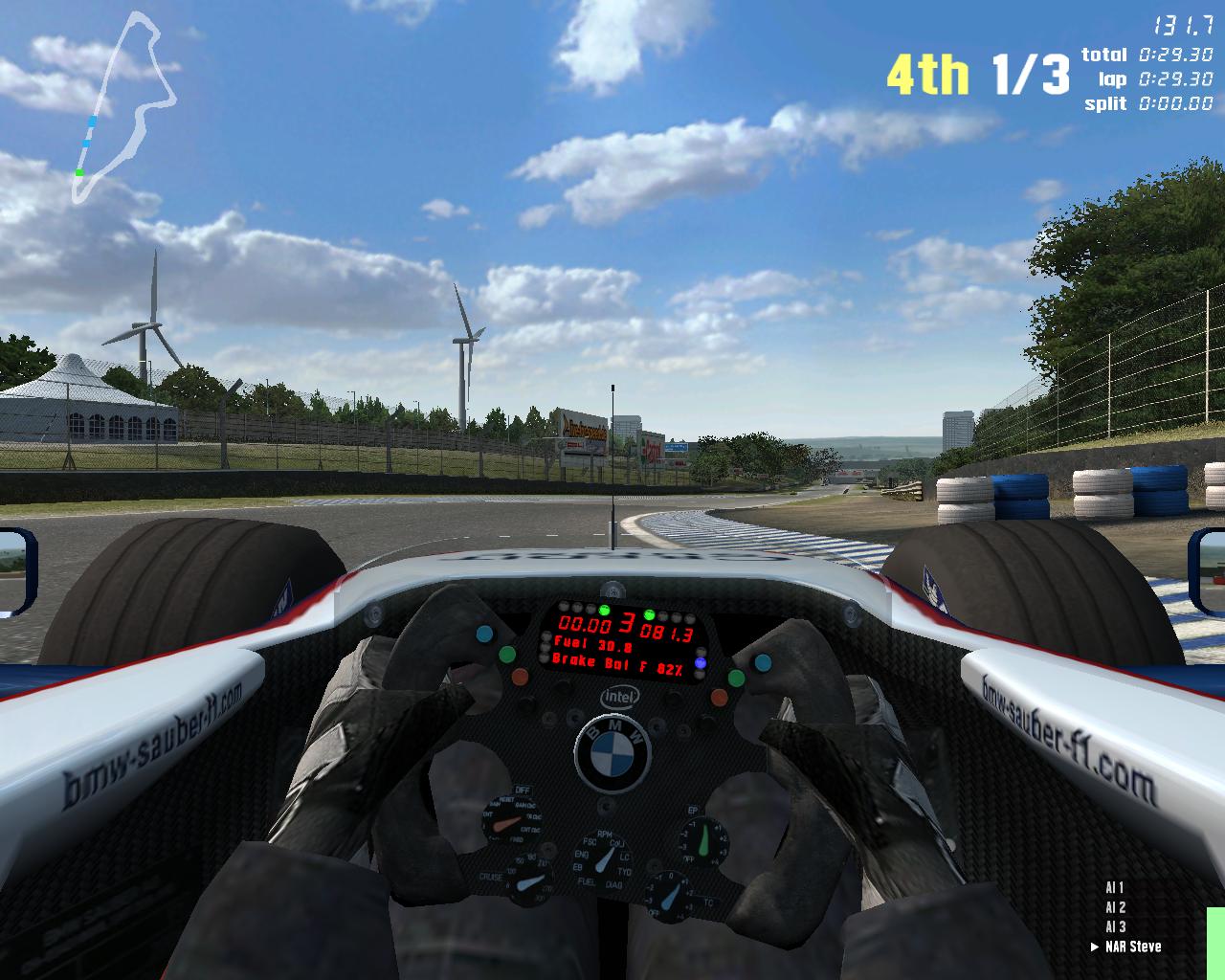This screenshot has height=980, width=1225.
Task: Choose NAR Steve in the driver list
Action: click(1132, 947)
